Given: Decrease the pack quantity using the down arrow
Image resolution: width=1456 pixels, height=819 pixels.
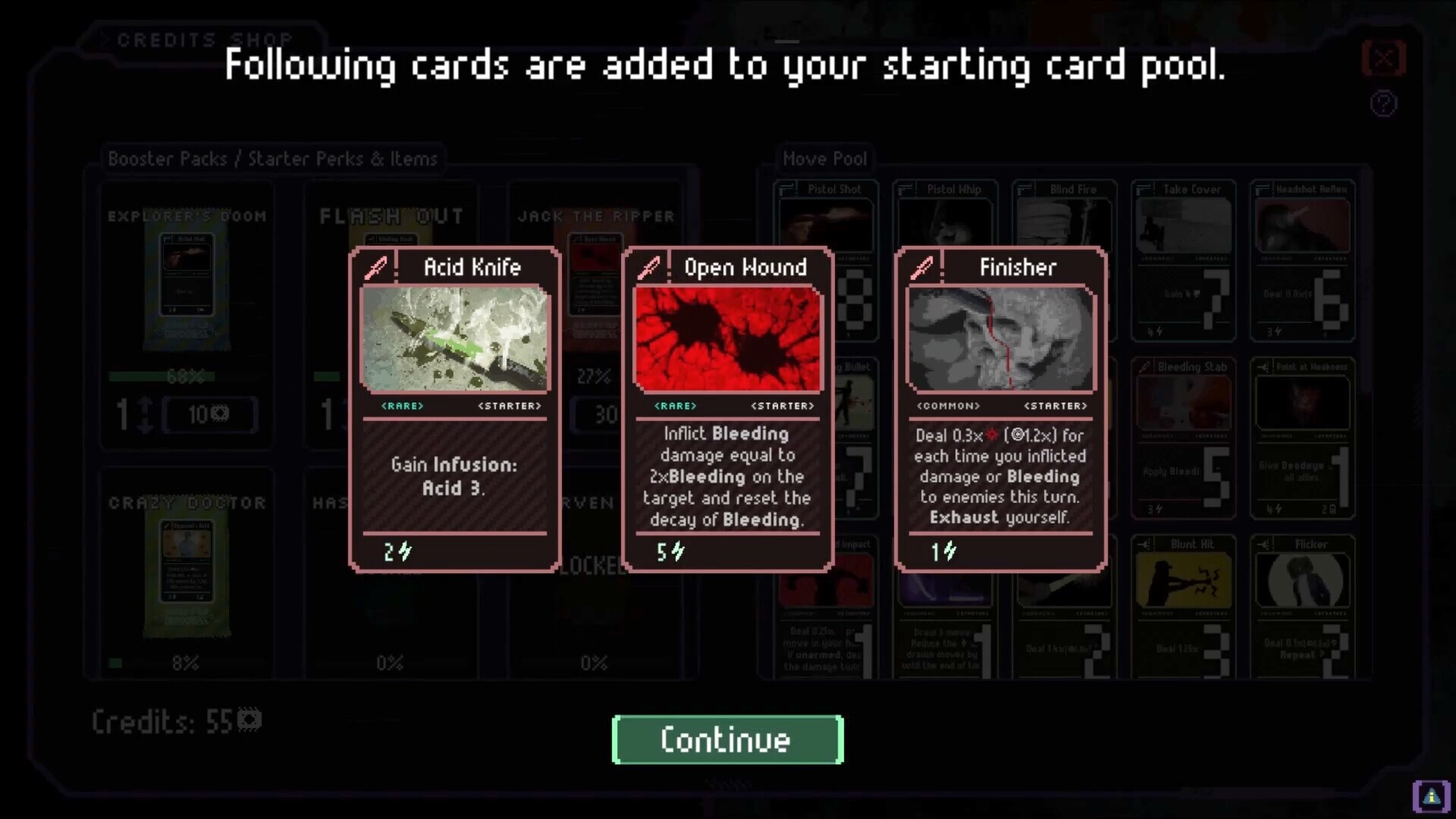Looking at the screenshot, I should coord(145,430).
